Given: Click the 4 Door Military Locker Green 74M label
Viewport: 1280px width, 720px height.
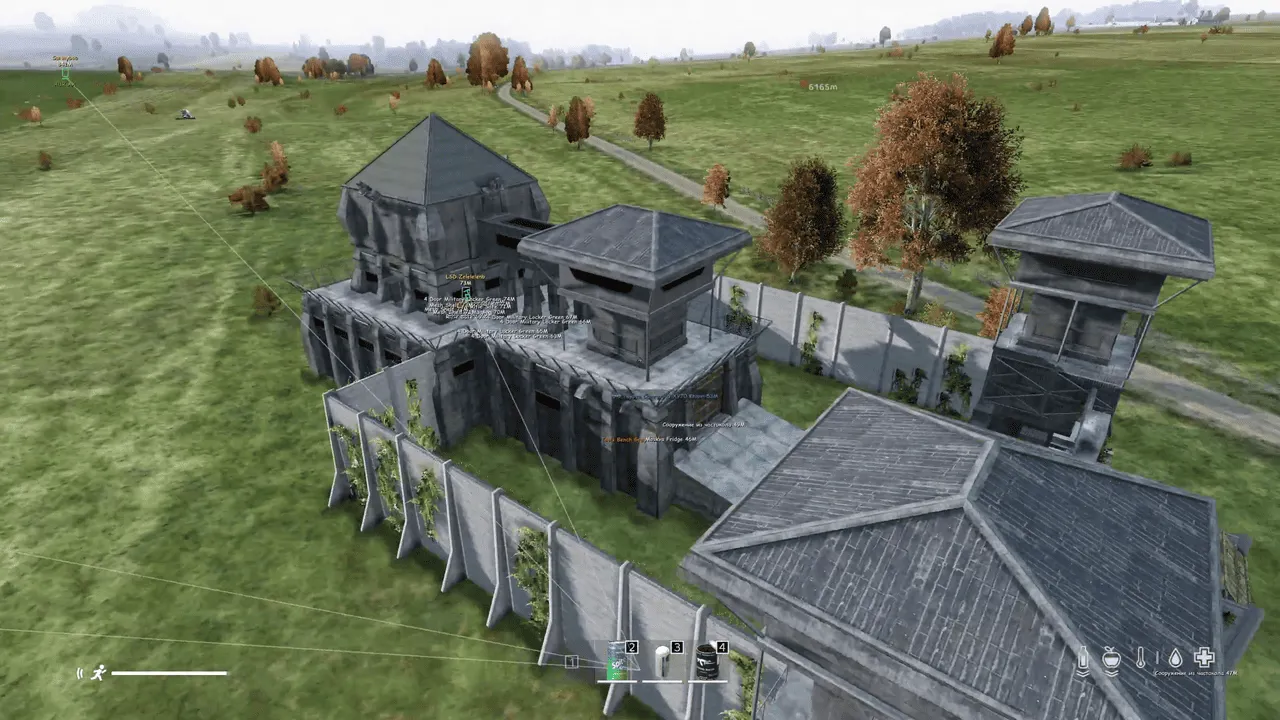Looking at the screenshot, I should coord(470,299).
